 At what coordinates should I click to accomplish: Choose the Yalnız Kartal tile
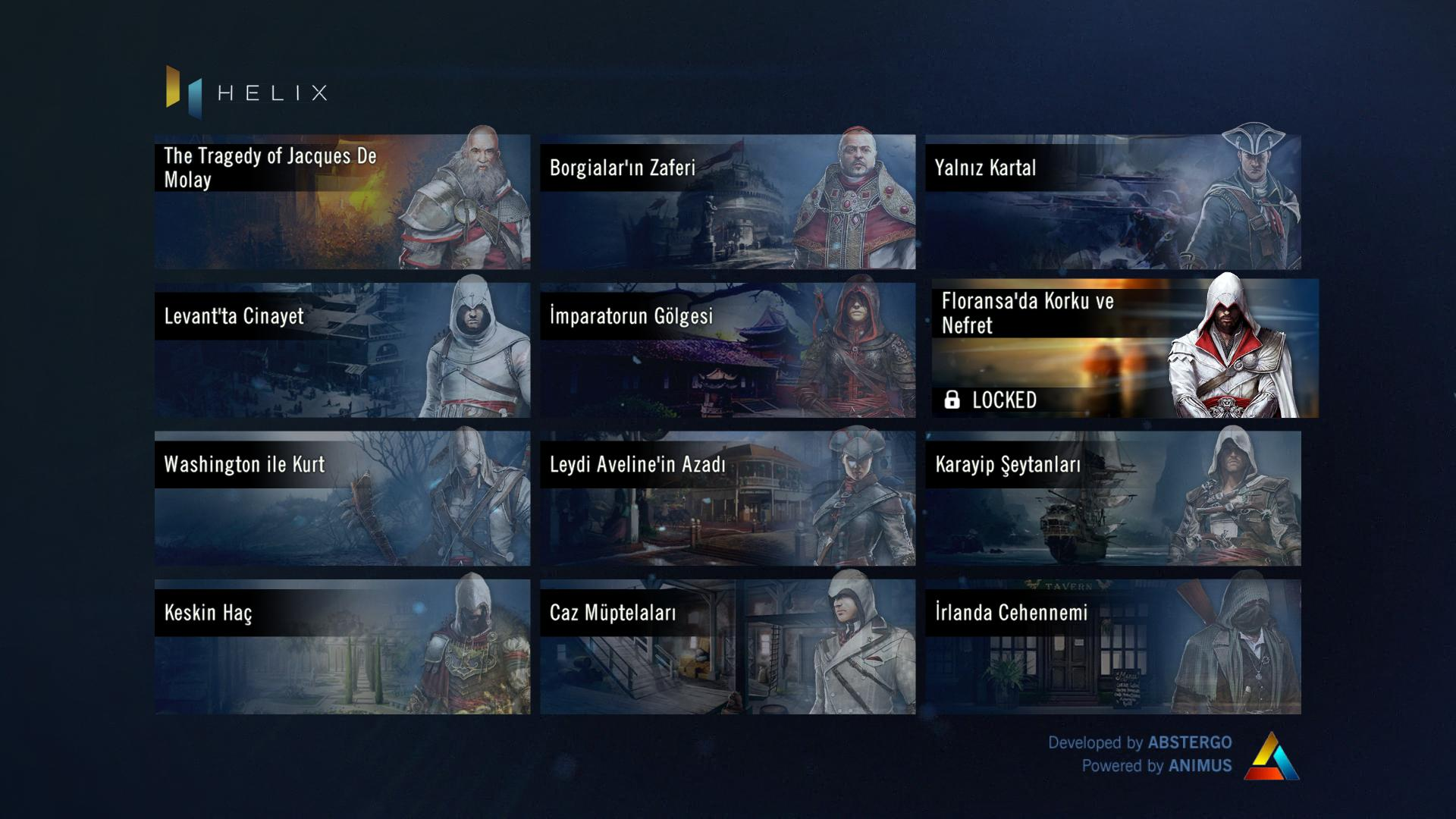point(1112,202)
